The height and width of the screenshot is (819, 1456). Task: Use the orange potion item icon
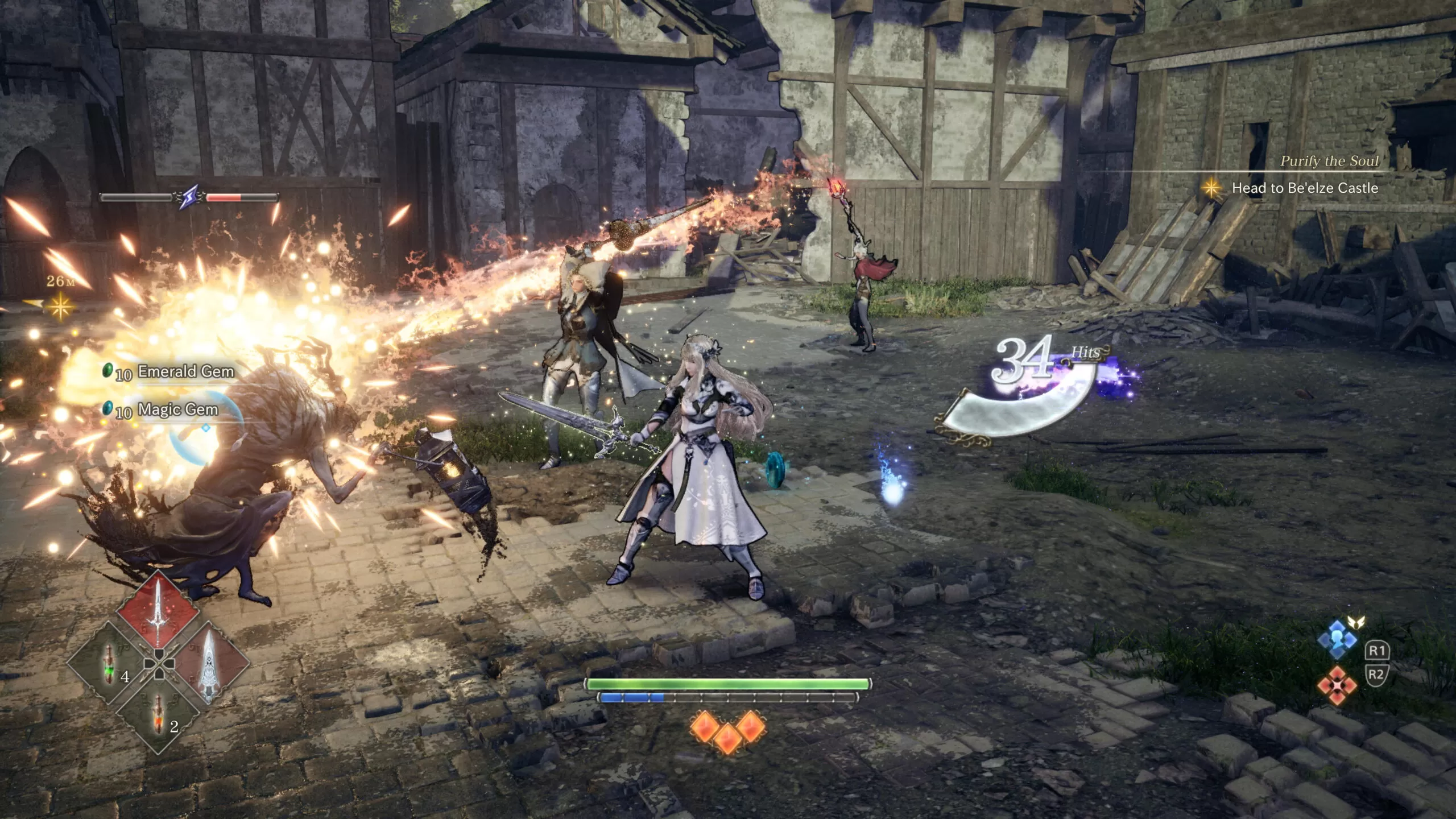158,714
